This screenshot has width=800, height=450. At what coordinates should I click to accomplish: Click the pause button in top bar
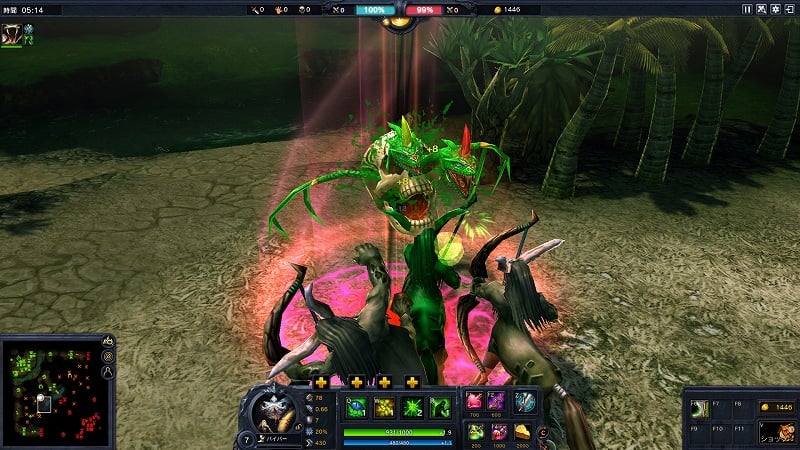coord(746,9)
